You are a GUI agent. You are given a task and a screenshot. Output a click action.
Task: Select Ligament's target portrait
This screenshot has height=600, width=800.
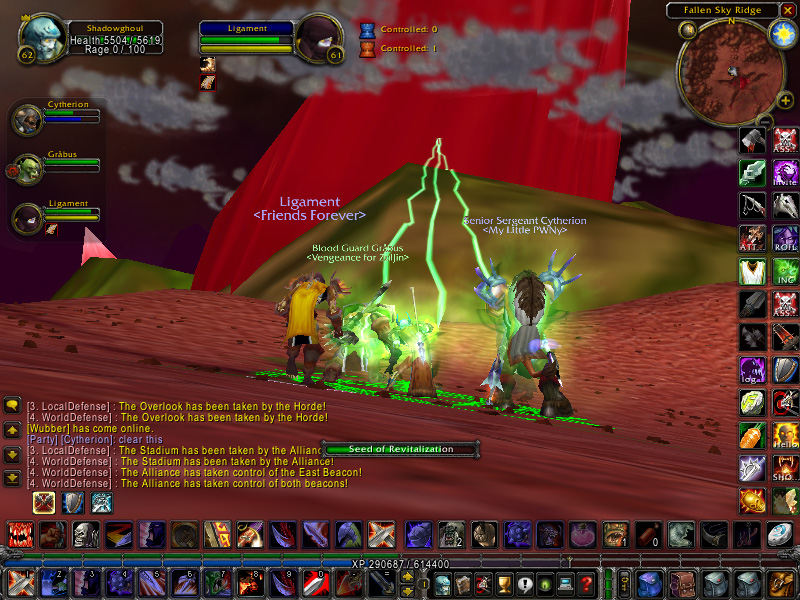(319, 38)
